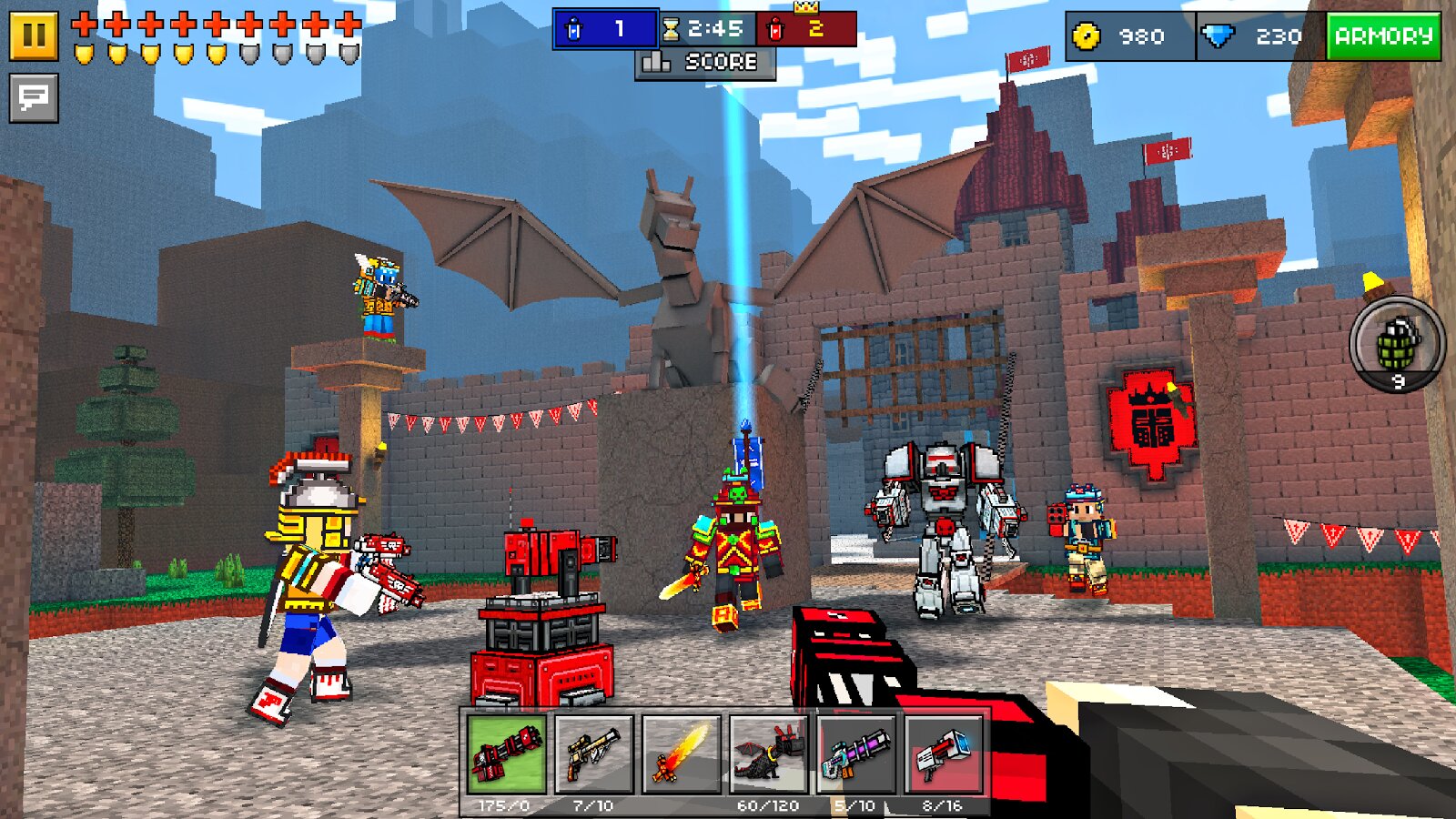Show the SCORE board

point(704,63)
